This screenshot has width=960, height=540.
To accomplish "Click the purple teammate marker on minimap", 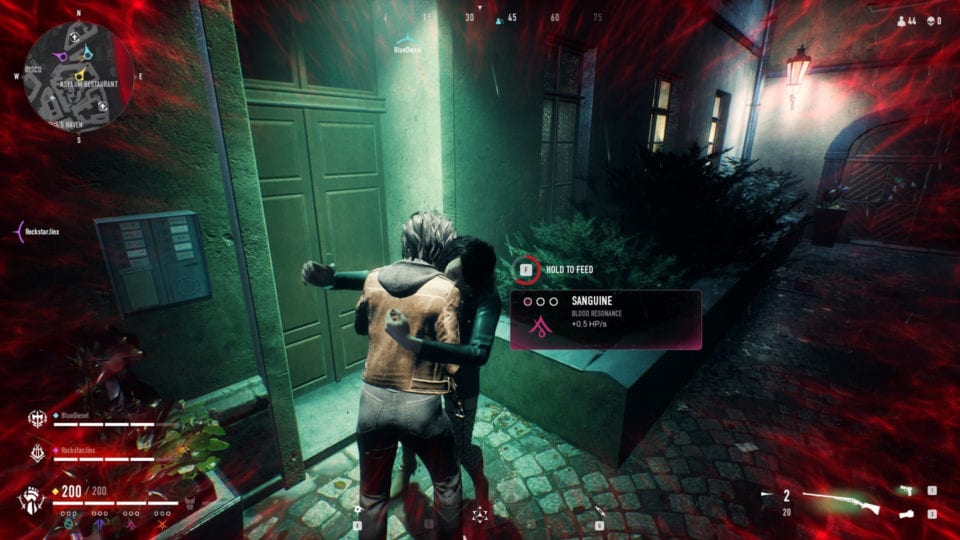I will tap(62, 57).
